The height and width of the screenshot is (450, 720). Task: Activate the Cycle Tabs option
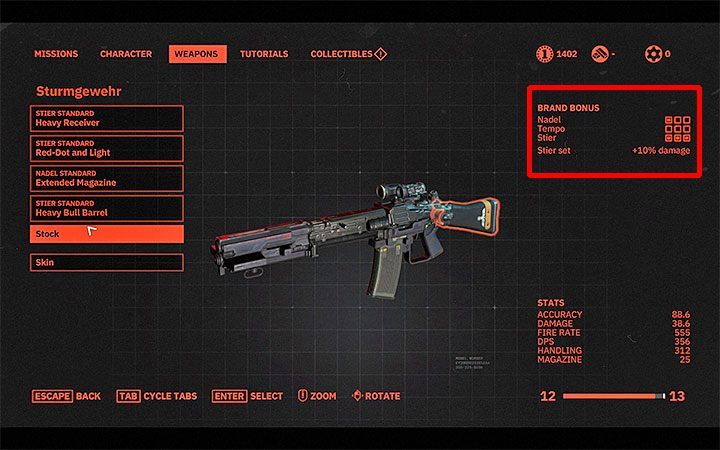coord(159,396)
